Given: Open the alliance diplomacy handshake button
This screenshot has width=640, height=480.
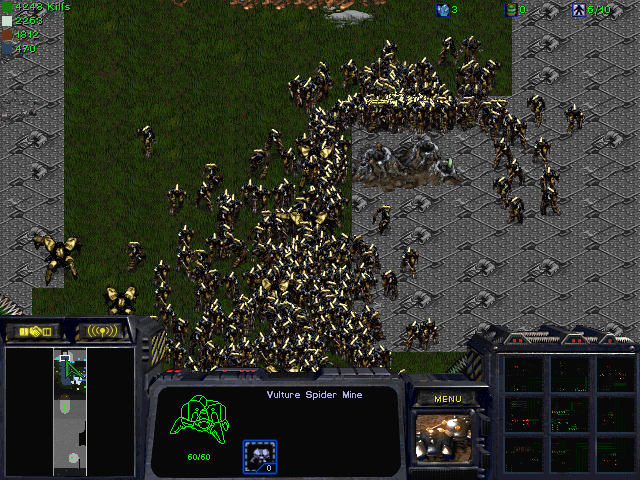Looking at the screenshot, I should click(34, 331).
